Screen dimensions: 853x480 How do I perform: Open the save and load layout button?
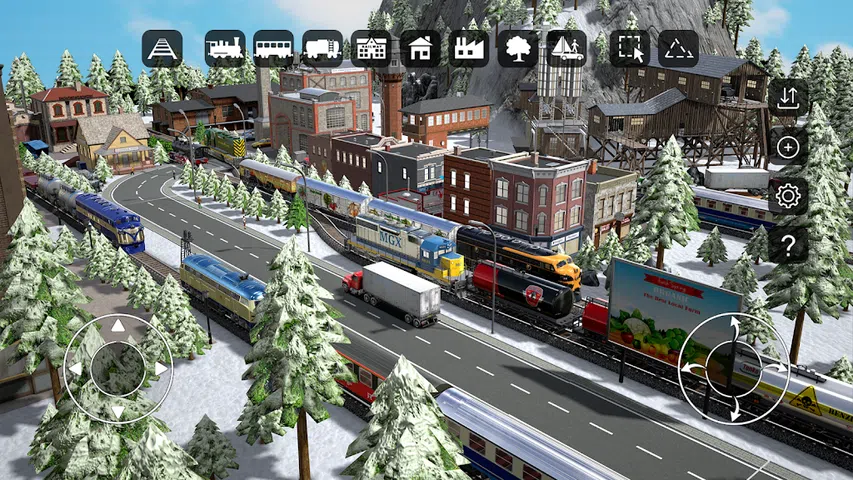pyautogui.click(x=788, y=98)
